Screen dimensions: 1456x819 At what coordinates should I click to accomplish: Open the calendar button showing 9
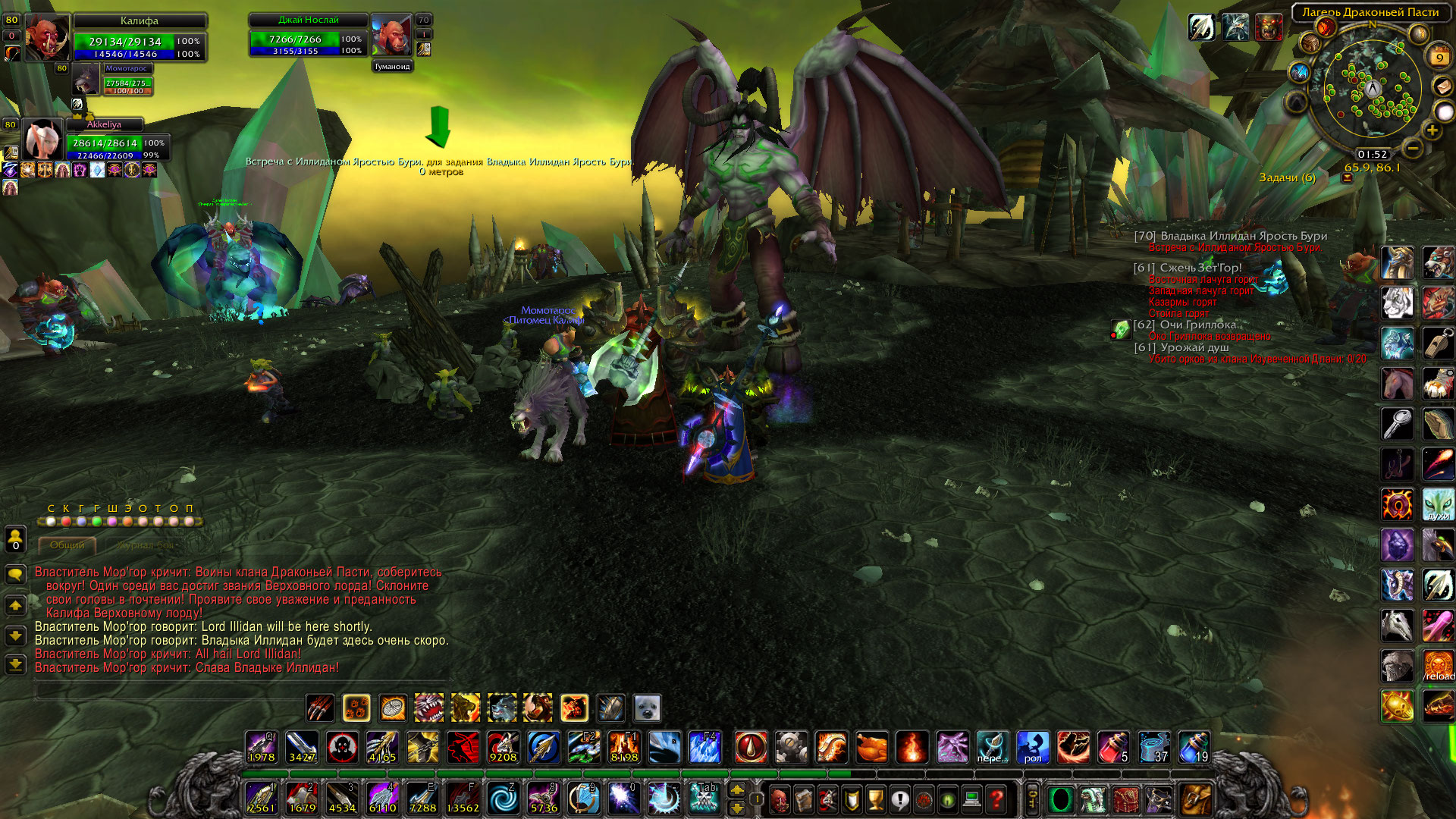(x=1439, y=56)
